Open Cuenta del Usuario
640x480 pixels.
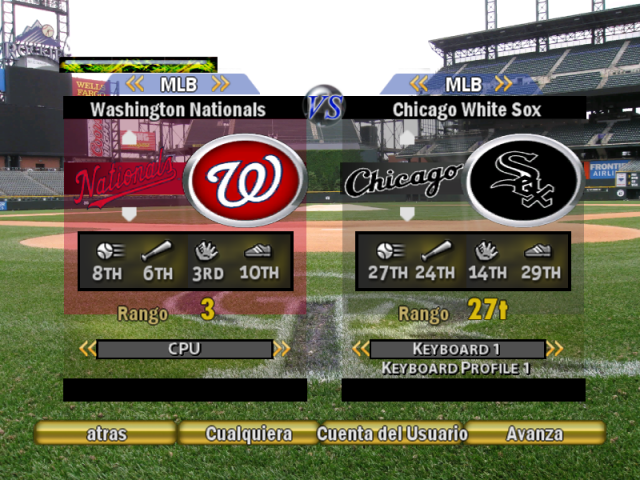pos(392,434)
